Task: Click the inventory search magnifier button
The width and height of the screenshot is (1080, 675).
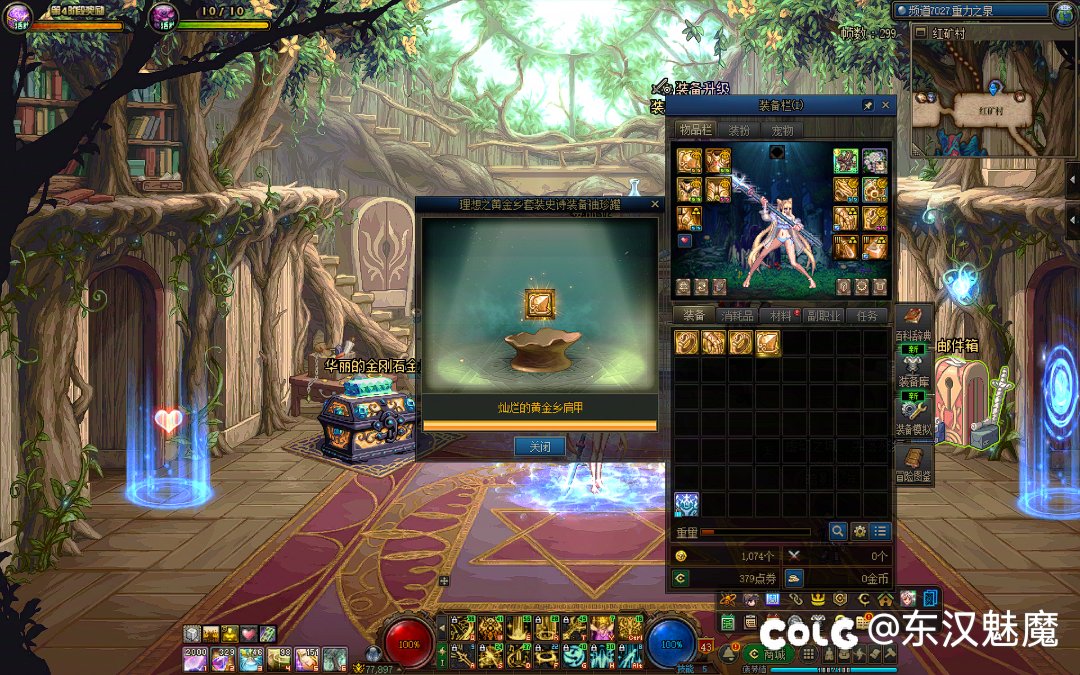Action: [837, 531]
